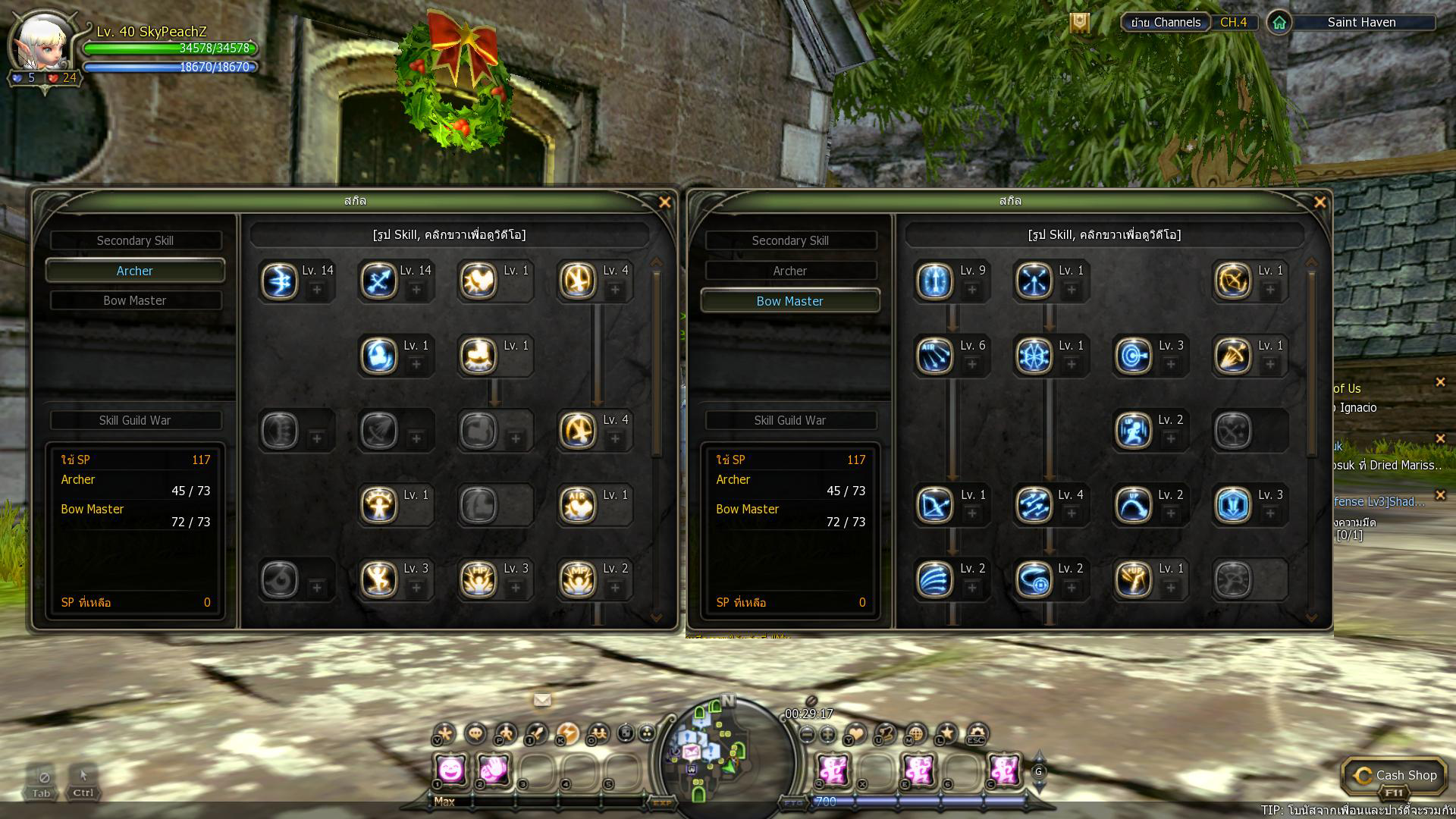Open Secondary Skill tab in left window

pos(135,240)
